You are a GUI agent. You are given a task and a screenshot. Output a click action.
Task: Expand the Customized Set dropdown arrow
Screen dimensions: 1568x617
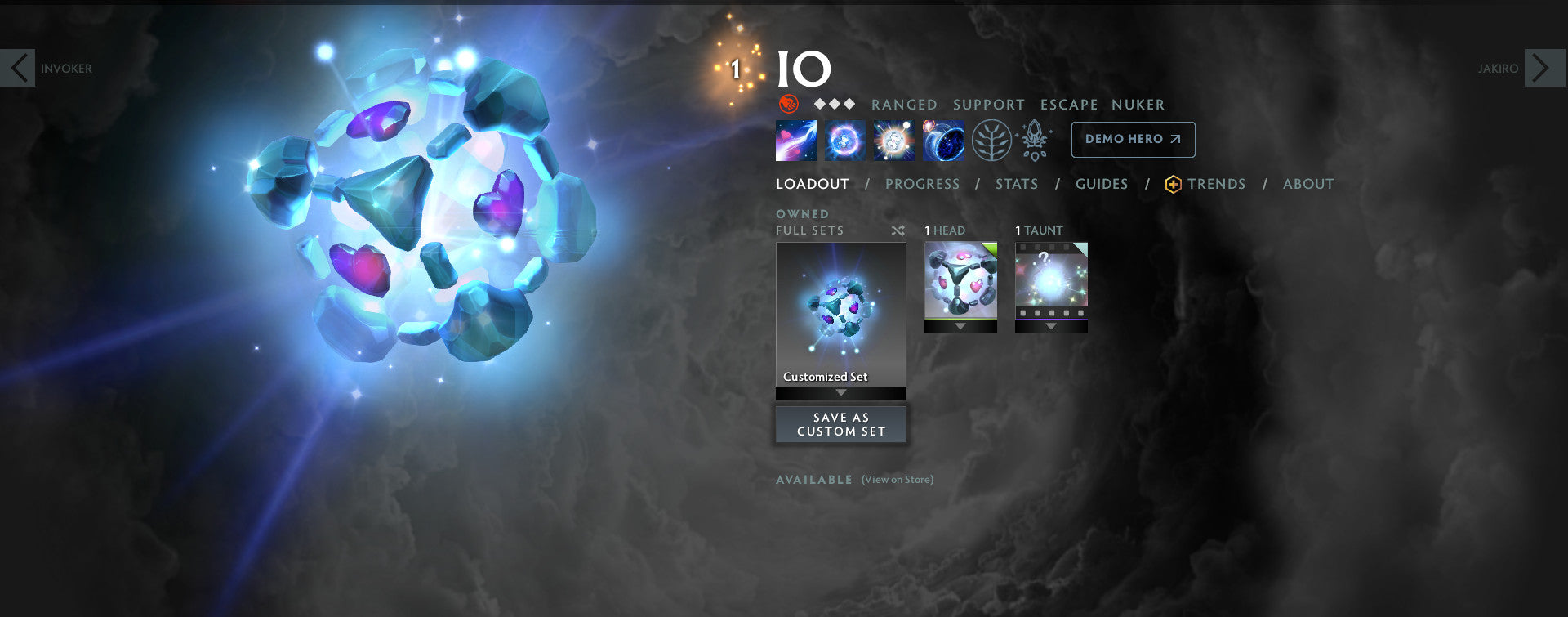840,391
